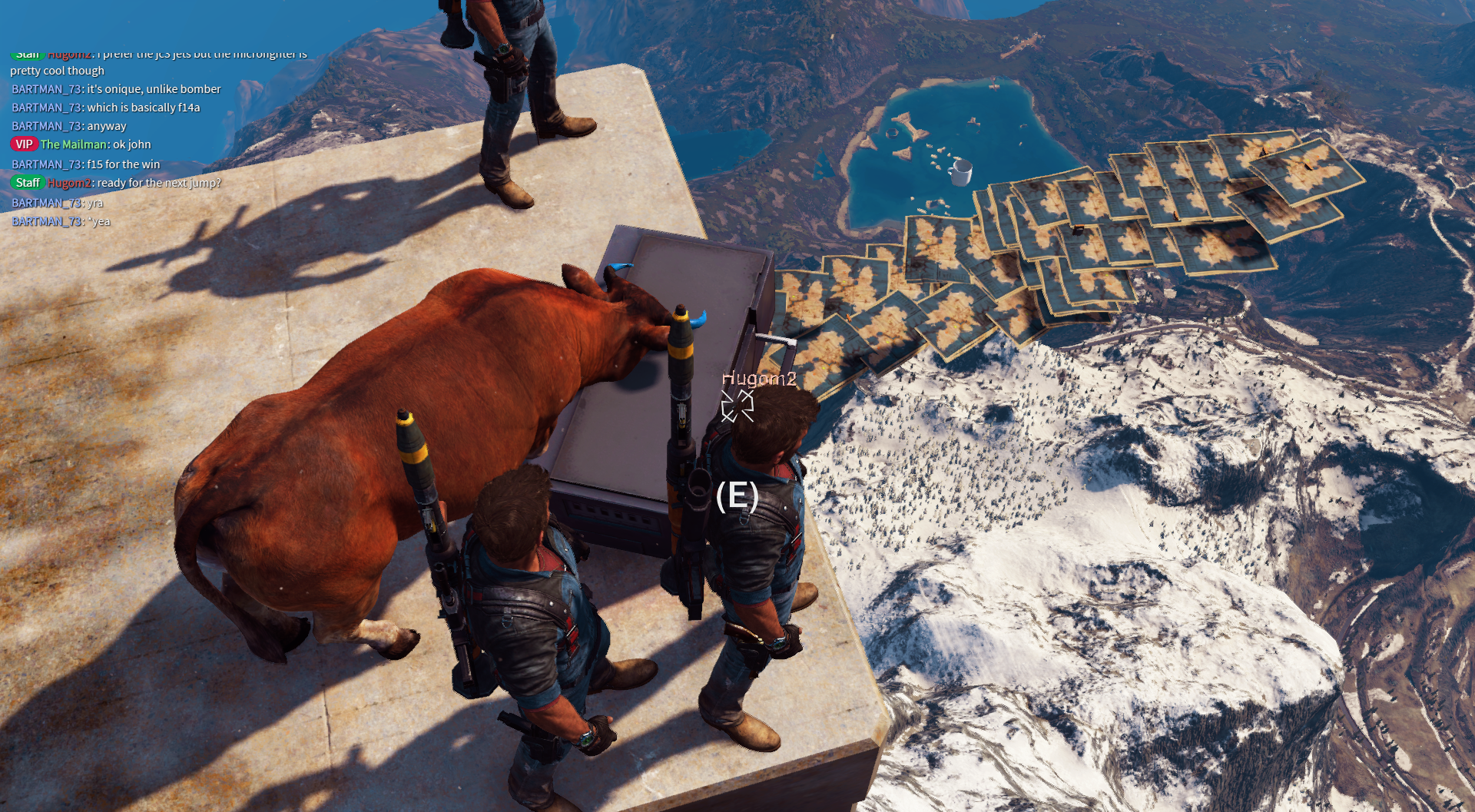Select the "f15 for the win" chat line
The width and height of the screenshot is (1475, 812).
coord(123,164)
